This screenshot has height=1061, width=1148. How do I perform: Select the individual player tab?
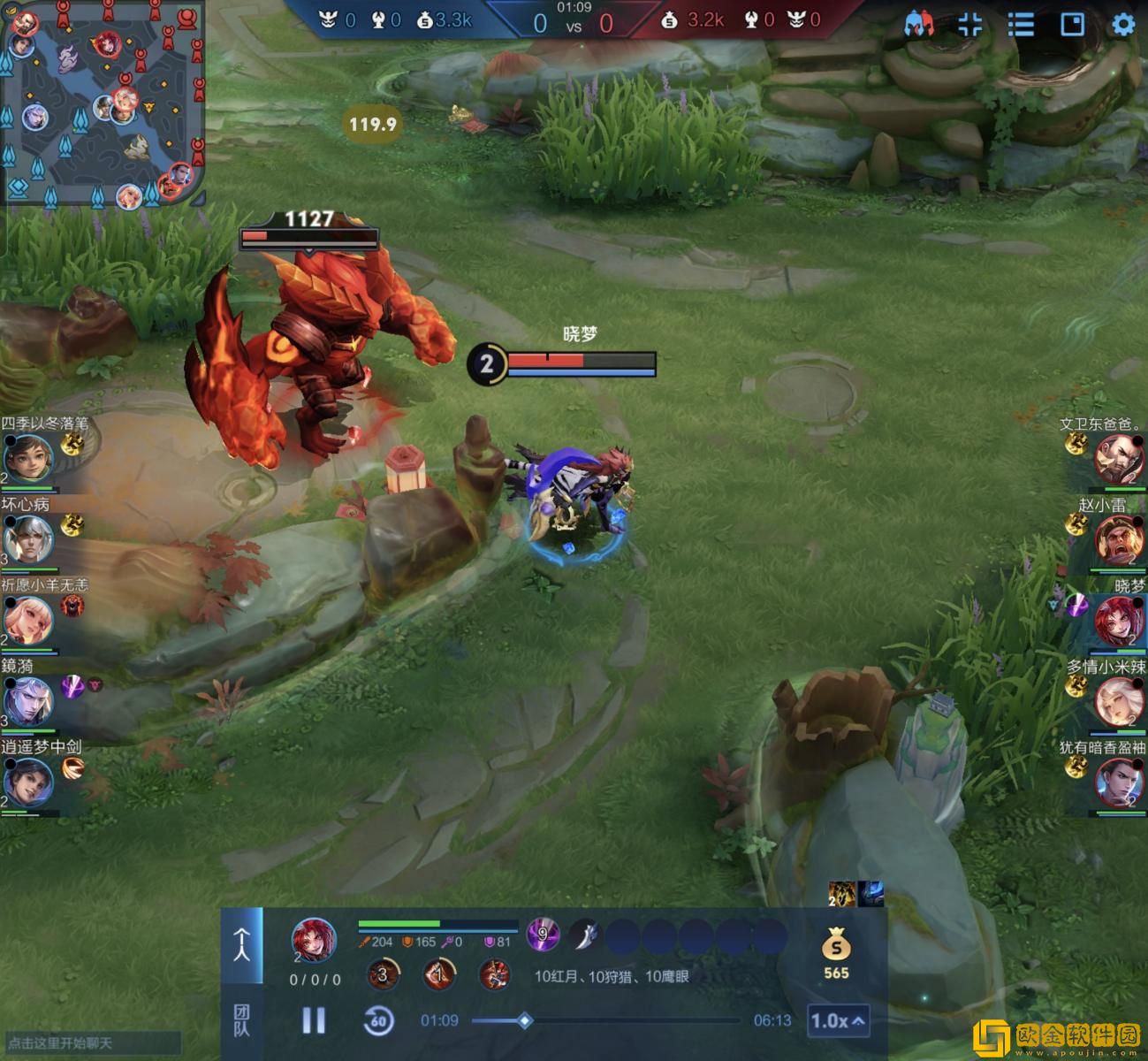pos(241,945)
